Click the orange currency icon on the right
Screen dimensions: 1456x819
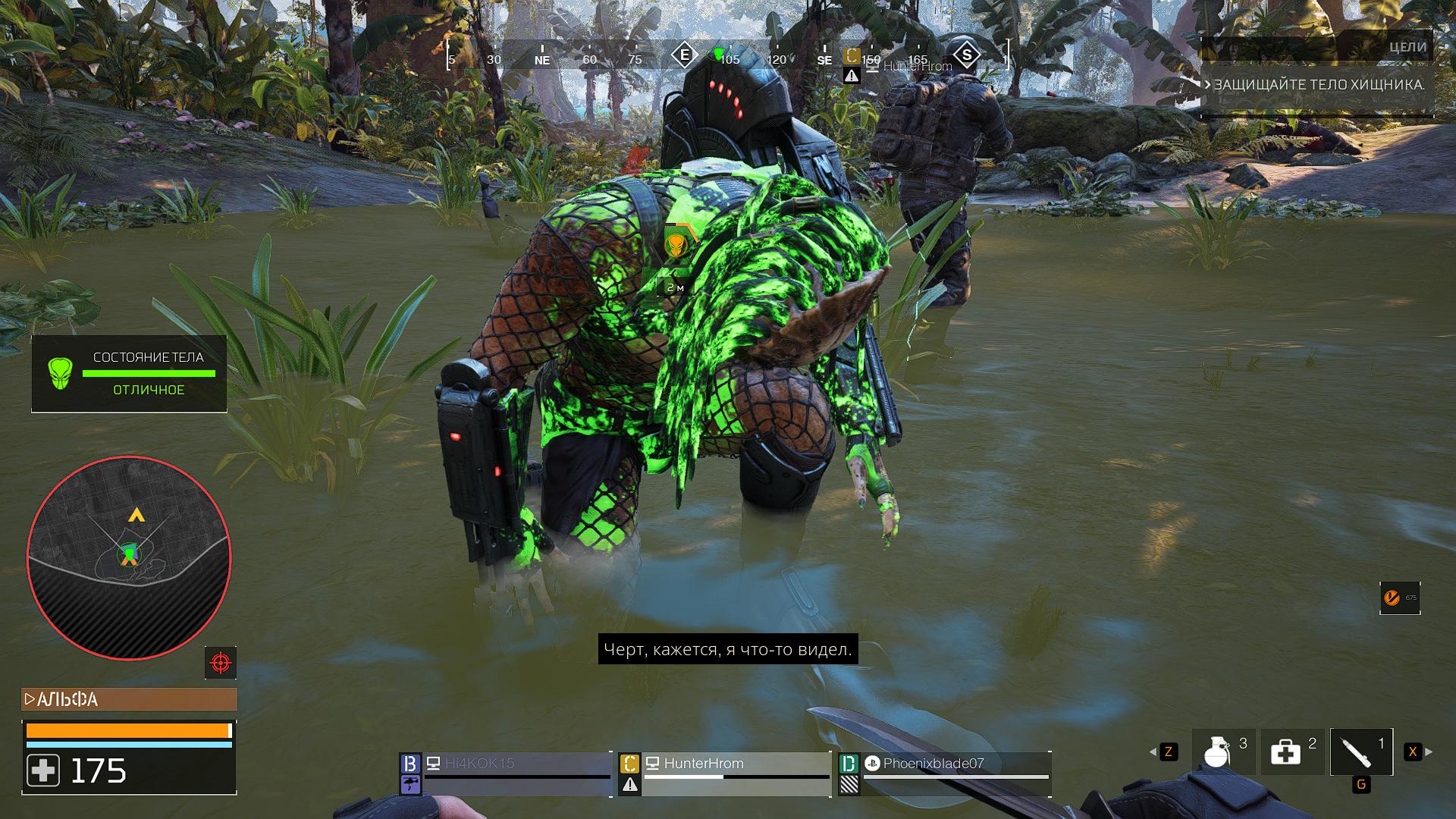[1392, 598]
